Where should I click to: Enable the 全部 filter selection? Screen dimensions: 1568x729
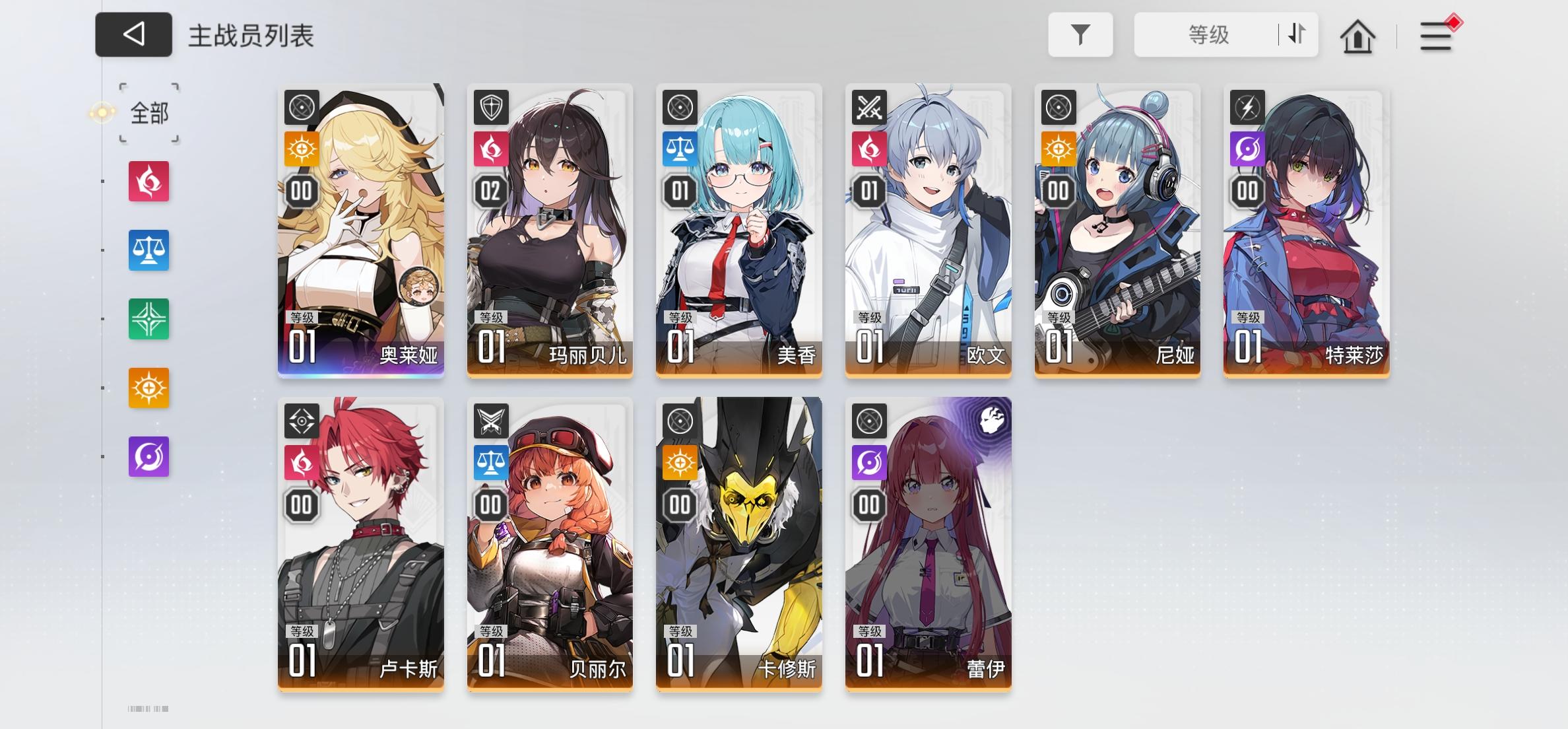[148, 113]
